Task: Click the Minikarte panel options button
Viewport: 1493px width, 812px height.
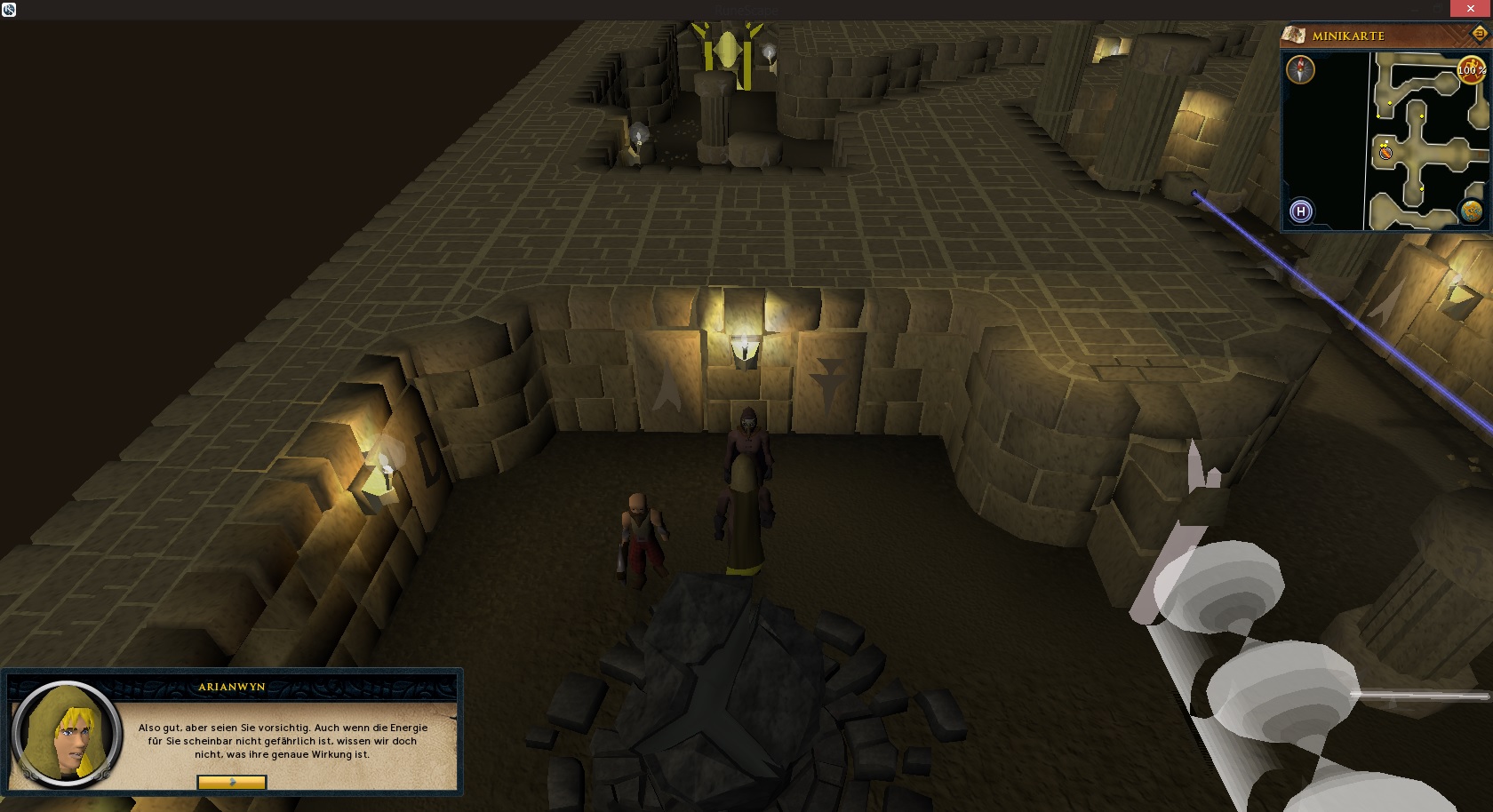Action: [1479, 35]
